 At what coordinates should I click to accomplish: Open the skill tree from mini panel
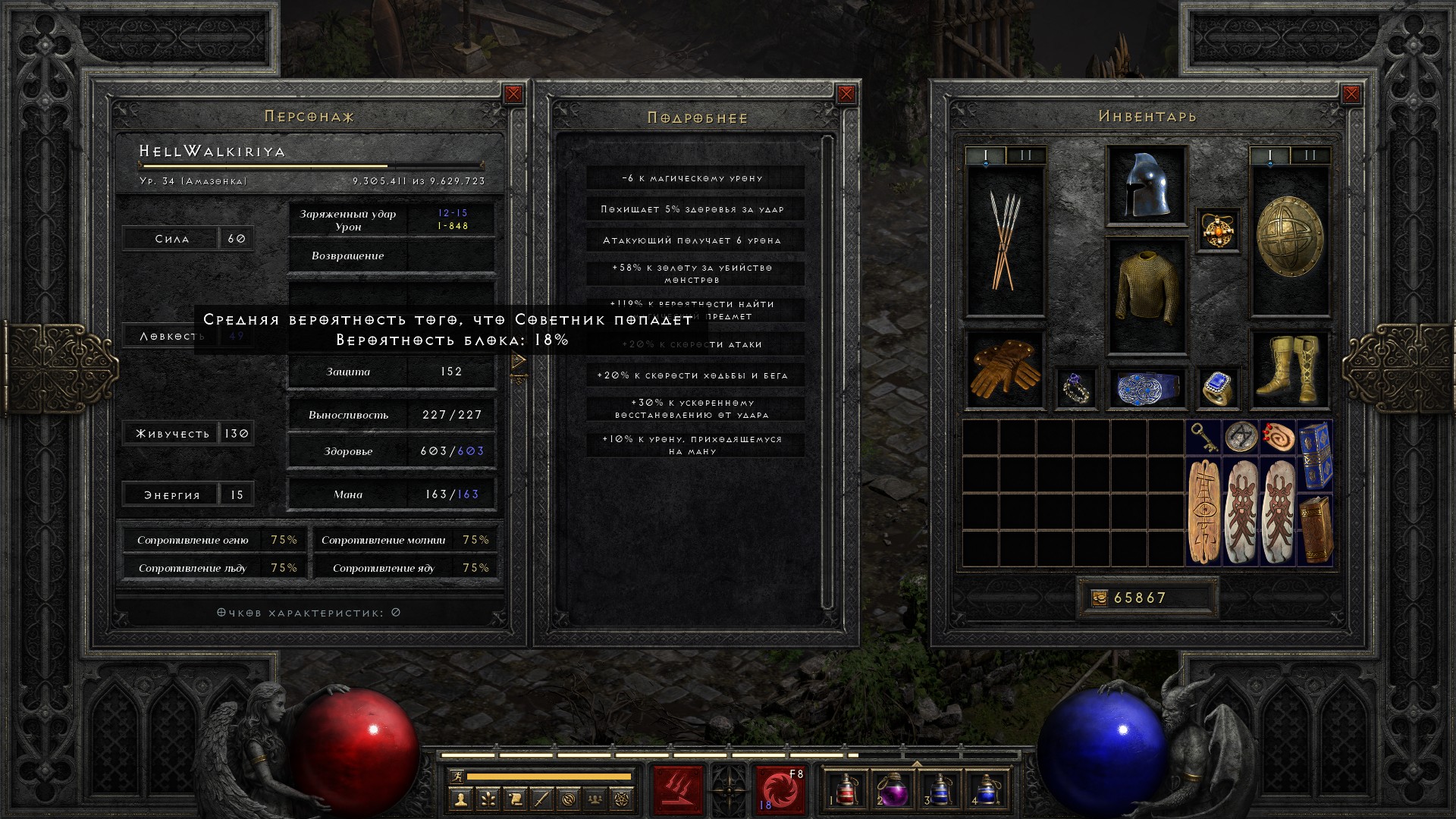click(488, 799)
